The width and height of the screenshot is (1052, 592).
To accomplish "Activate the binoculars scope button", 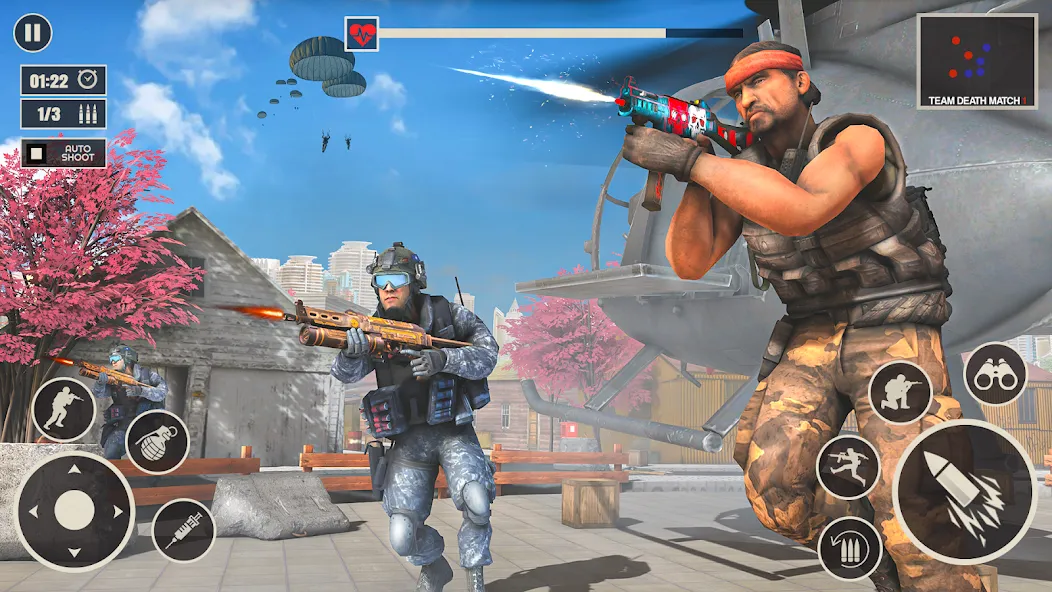I will click(x=995, y=373).
